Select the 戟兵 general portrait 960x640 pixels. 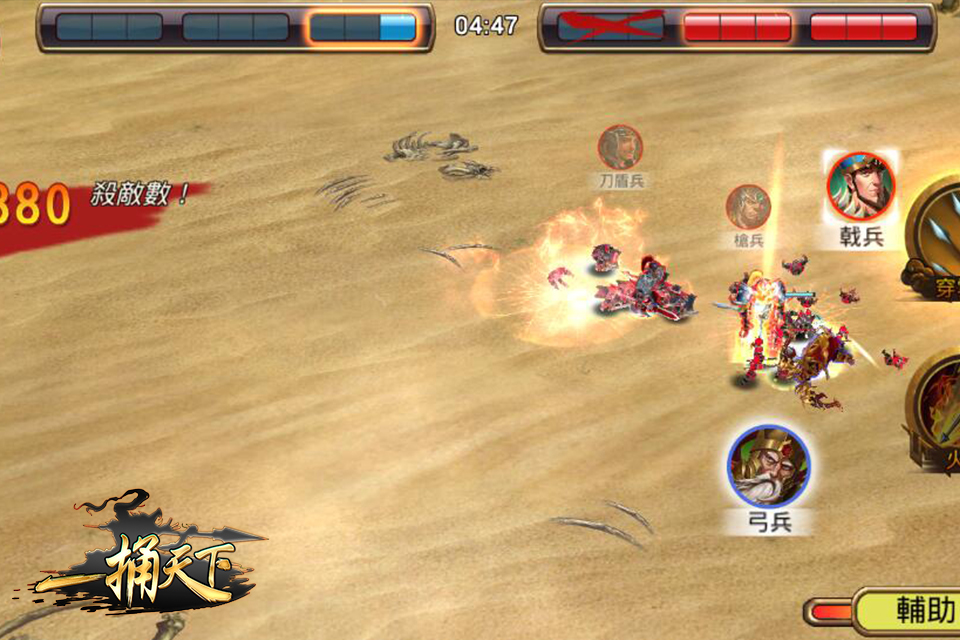[x=860, y=187]
